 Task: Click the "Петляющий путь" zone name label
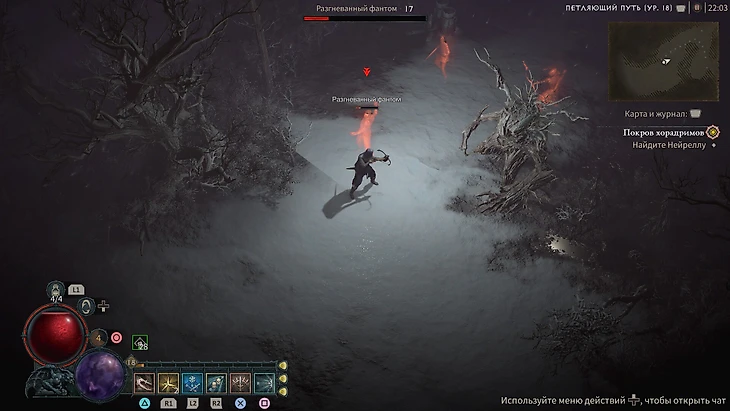pos(617,8)
